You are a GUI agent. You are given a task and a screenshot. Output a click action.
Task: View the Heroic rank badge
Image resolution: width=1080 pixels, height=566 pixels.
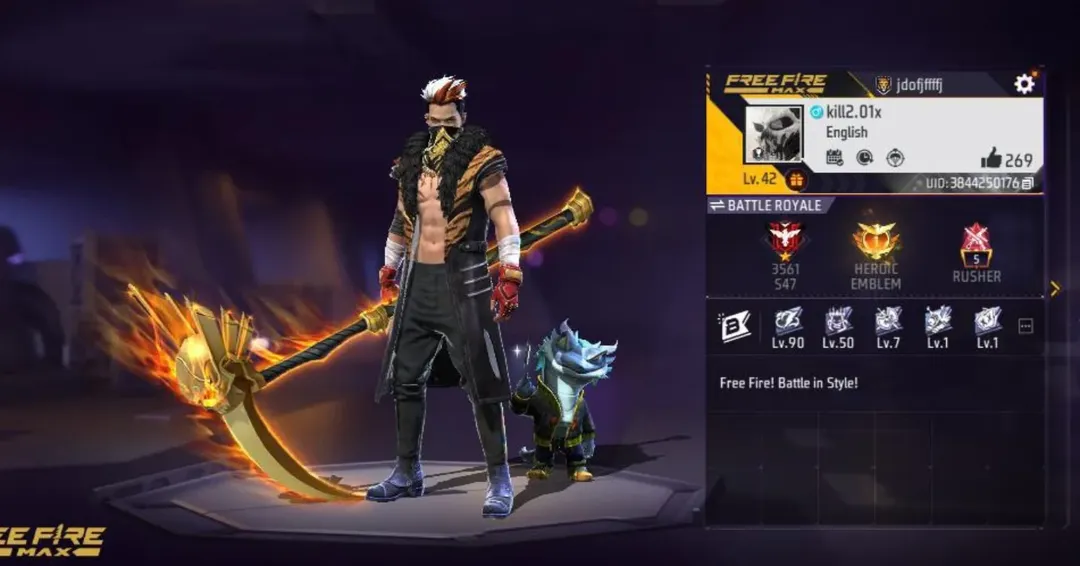[x=785, y=240]
